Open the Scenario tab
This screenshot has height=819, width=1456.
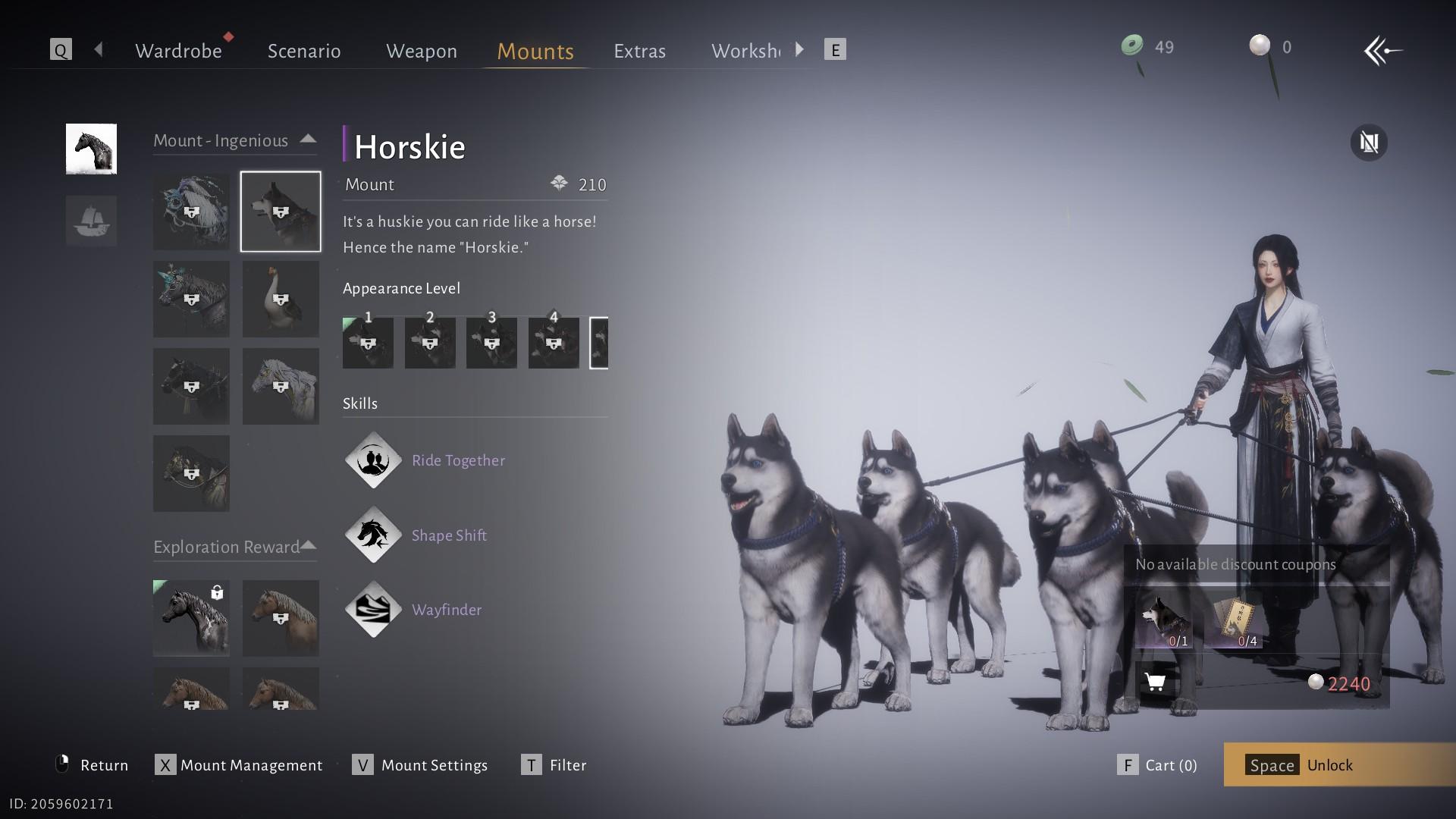[x=304, y=51]
